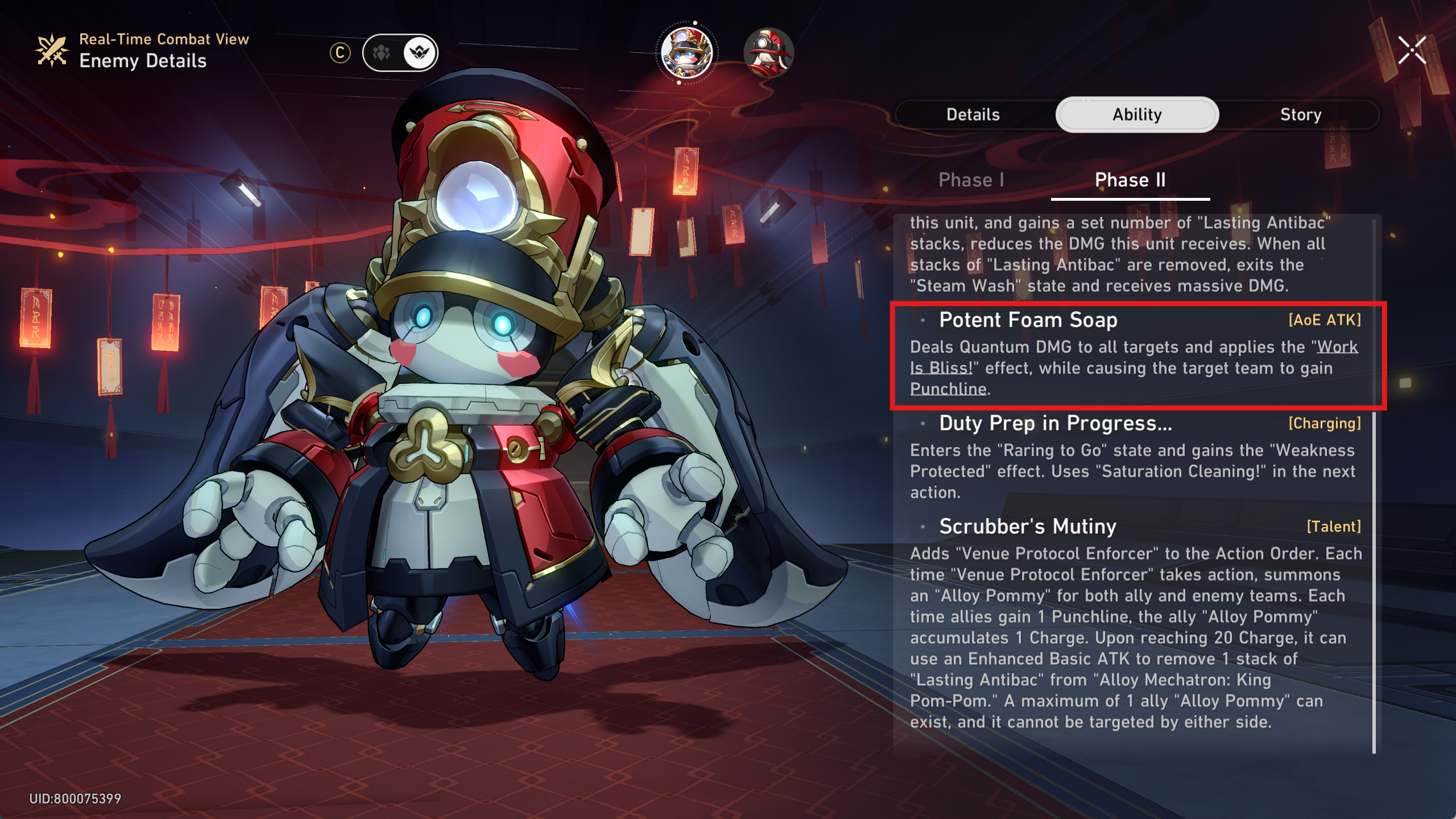The width and height of the screenshot is (1456, 819).
Task: Select the Ability tab
Action: [1137, 115]
